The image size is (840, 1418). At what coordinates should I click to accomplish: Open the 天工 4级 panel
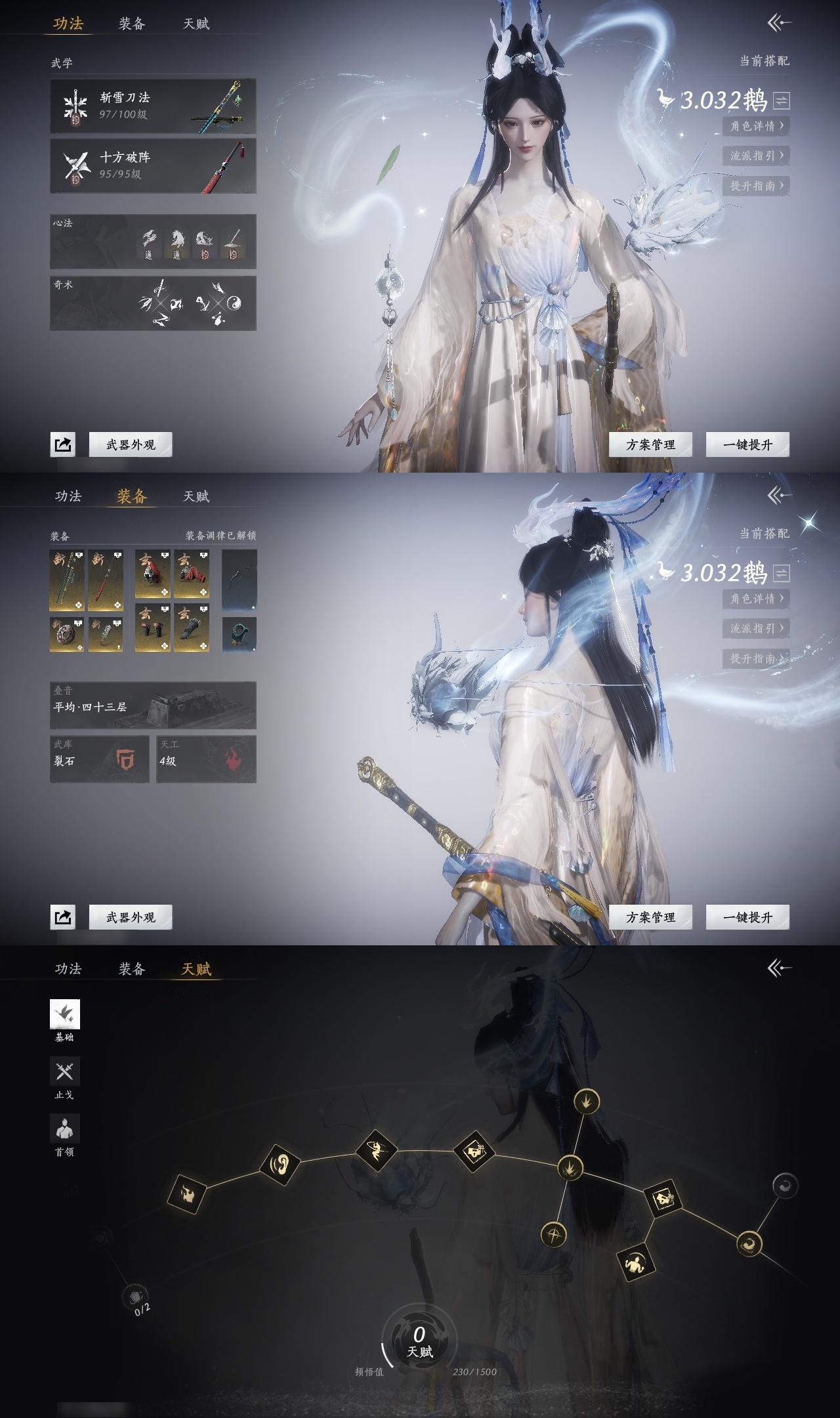206,759
